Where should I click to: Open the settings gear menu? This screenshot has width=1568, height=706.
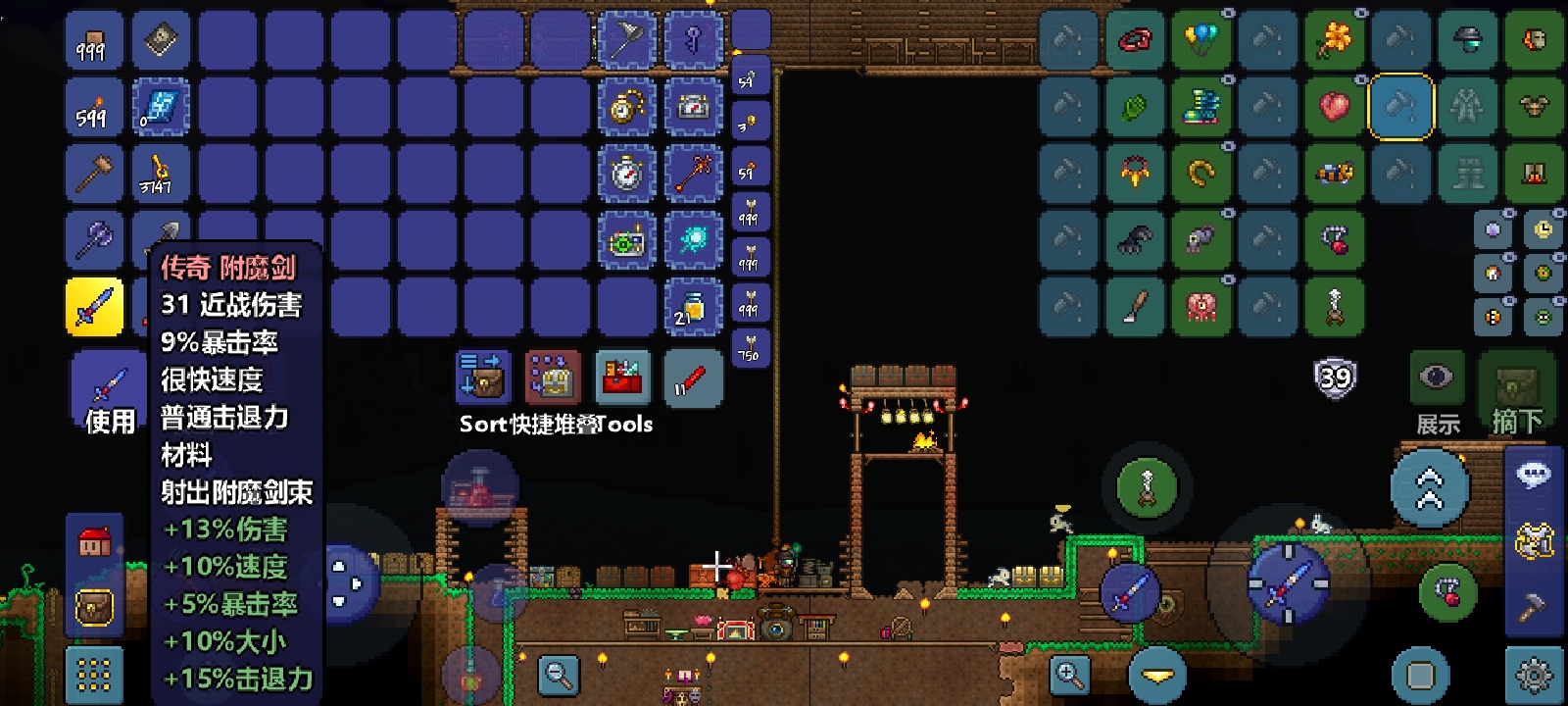(x=1534, y=676)
